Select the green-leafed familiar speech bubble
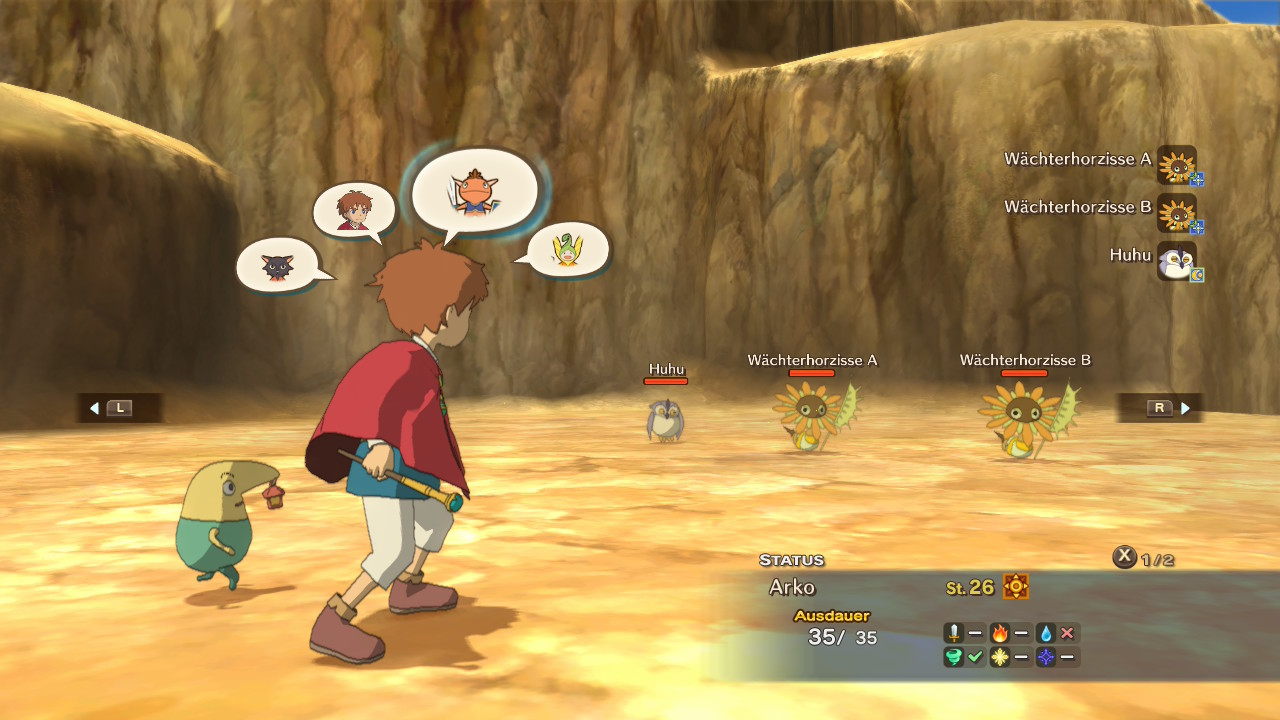 tap(567, 249)
